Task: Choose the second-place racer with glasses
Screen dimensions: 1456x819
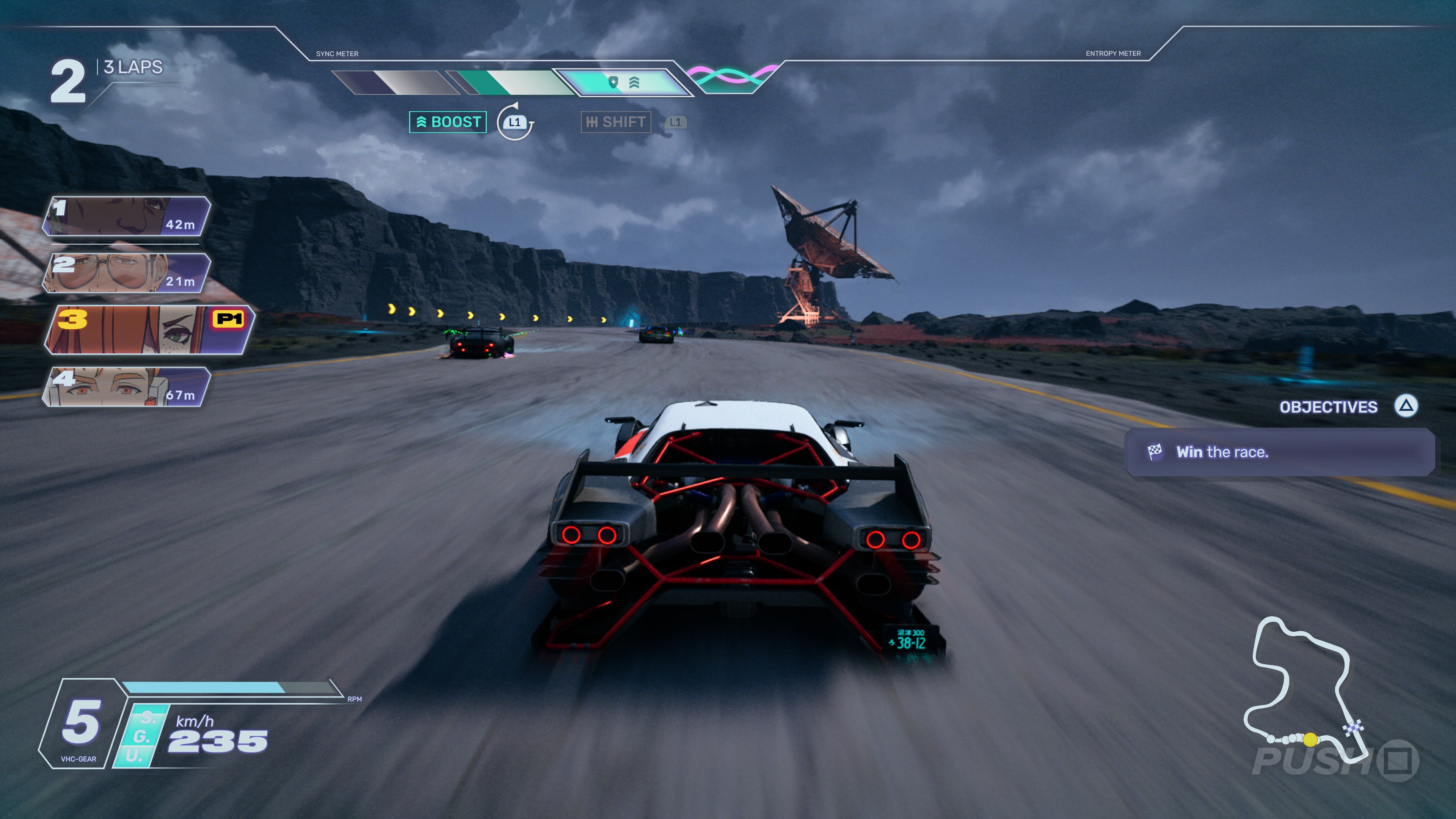Action: (127, 273)
